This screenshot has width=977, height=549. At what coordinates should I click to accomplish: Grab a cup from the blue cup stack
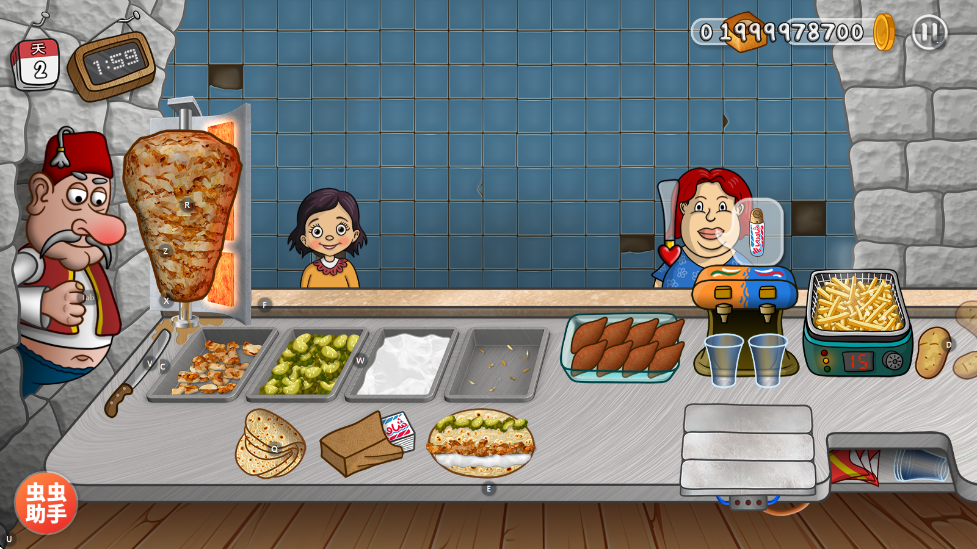920,464
